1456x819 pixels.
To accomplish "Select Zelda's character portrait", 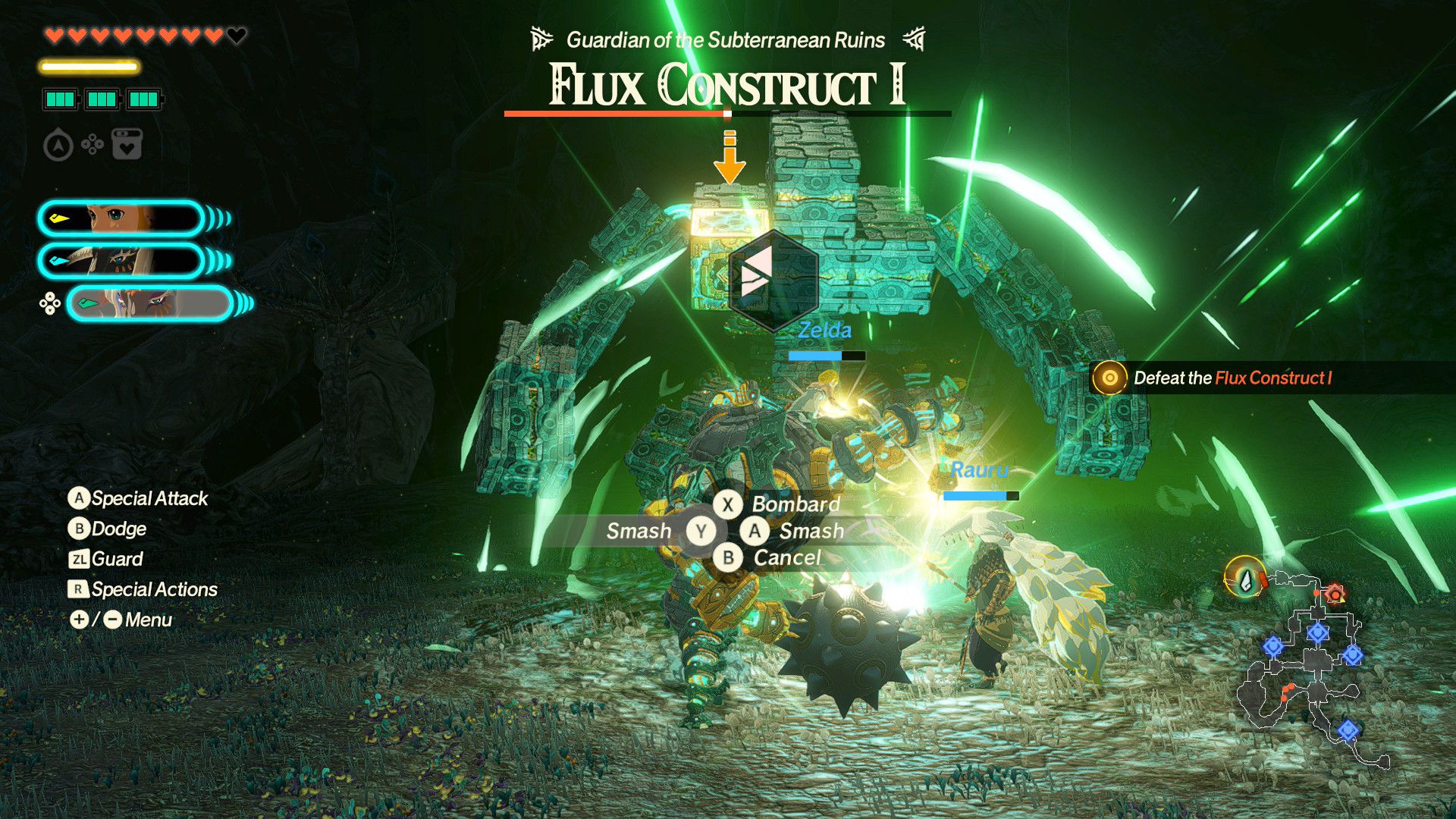I will 120,219.
